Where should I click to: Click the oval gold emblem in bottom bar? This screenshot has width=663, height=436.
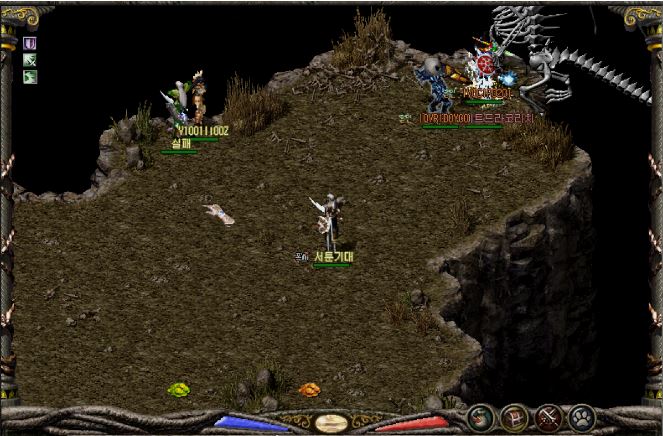(x=331, y=423)
